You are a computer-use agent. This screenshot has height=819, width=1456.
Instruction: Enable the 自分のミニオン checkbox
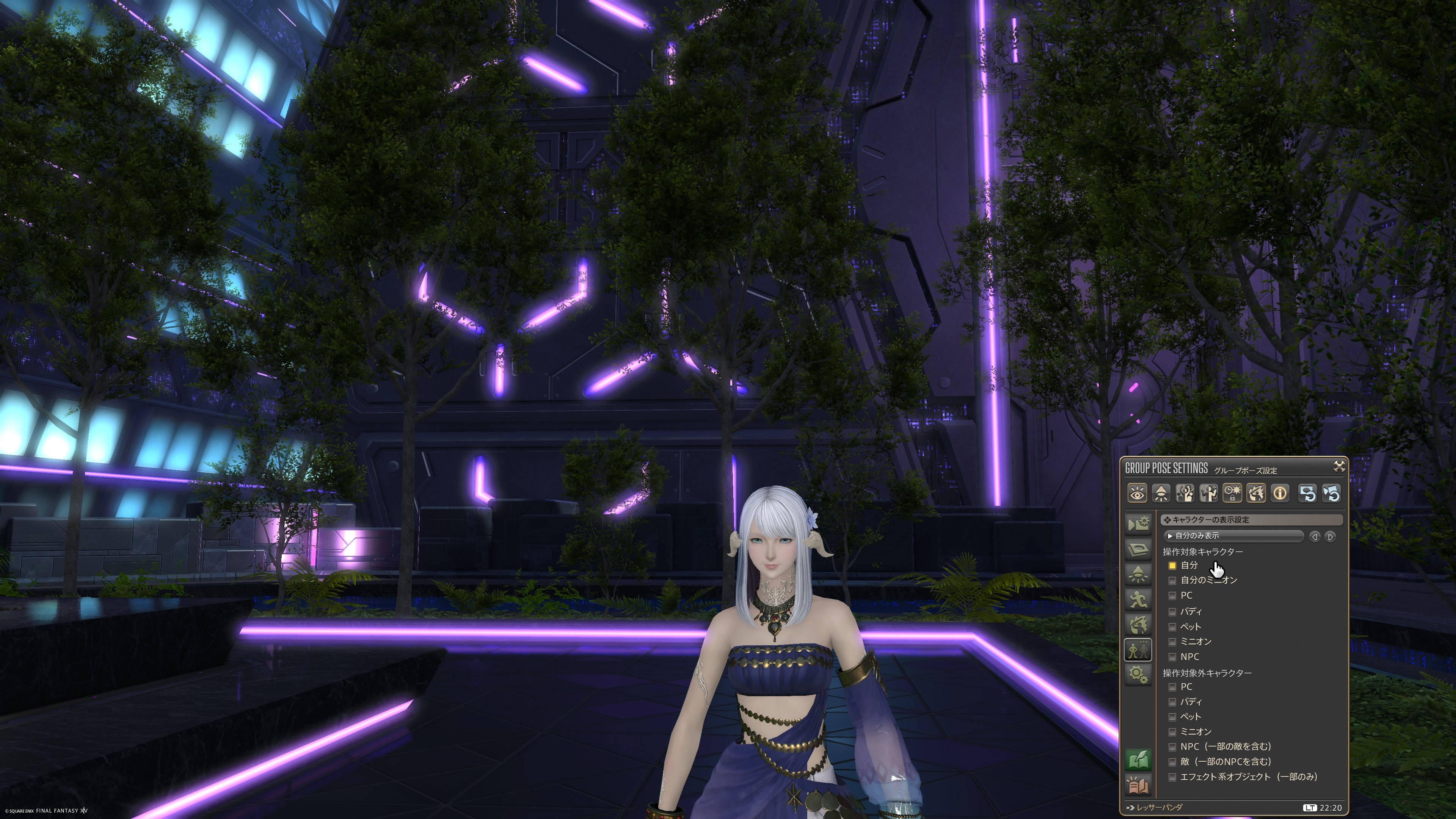tap(1172, 581)
